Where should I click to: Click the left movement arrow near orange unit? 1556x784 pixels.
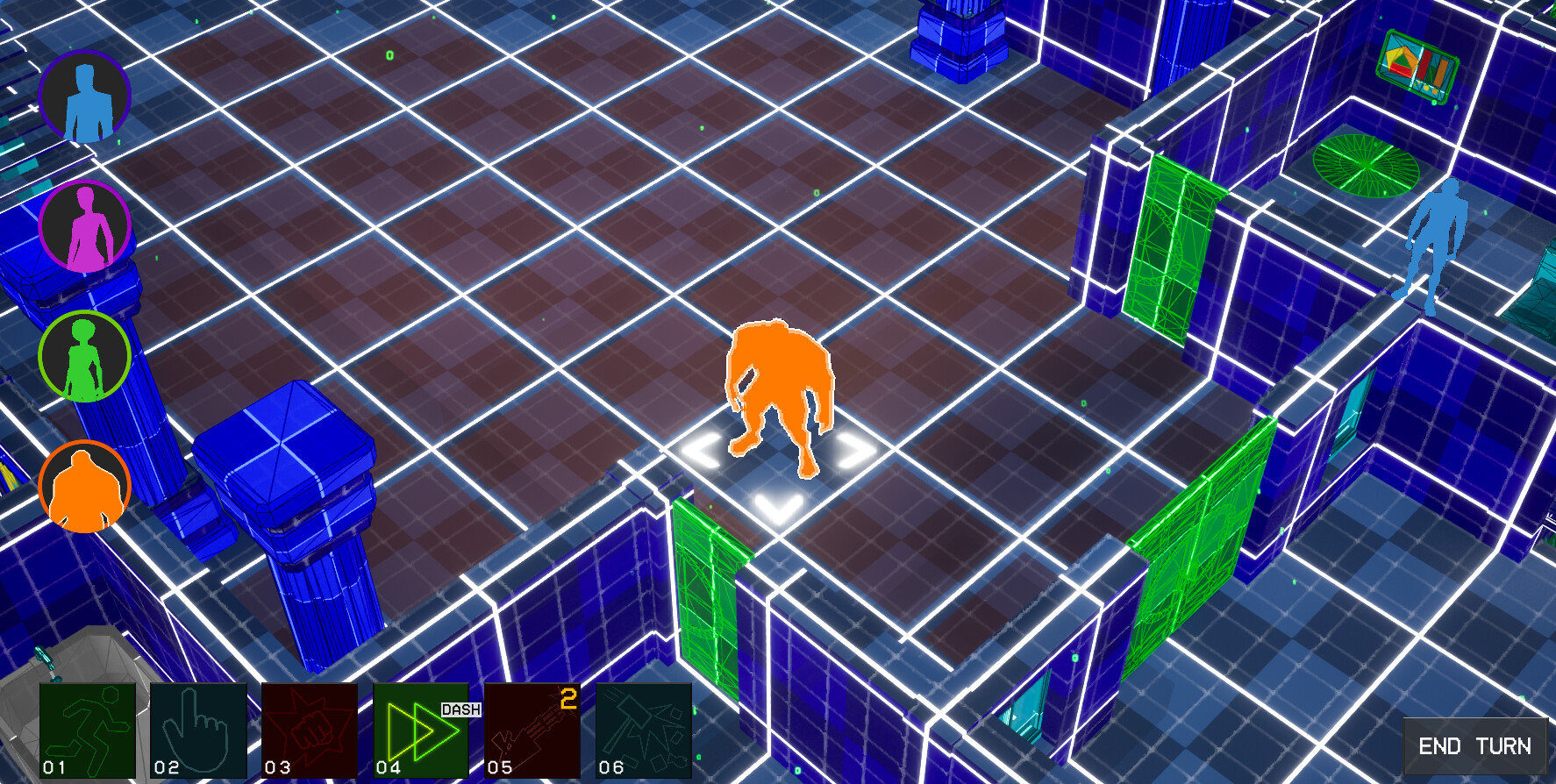(702, 449)
